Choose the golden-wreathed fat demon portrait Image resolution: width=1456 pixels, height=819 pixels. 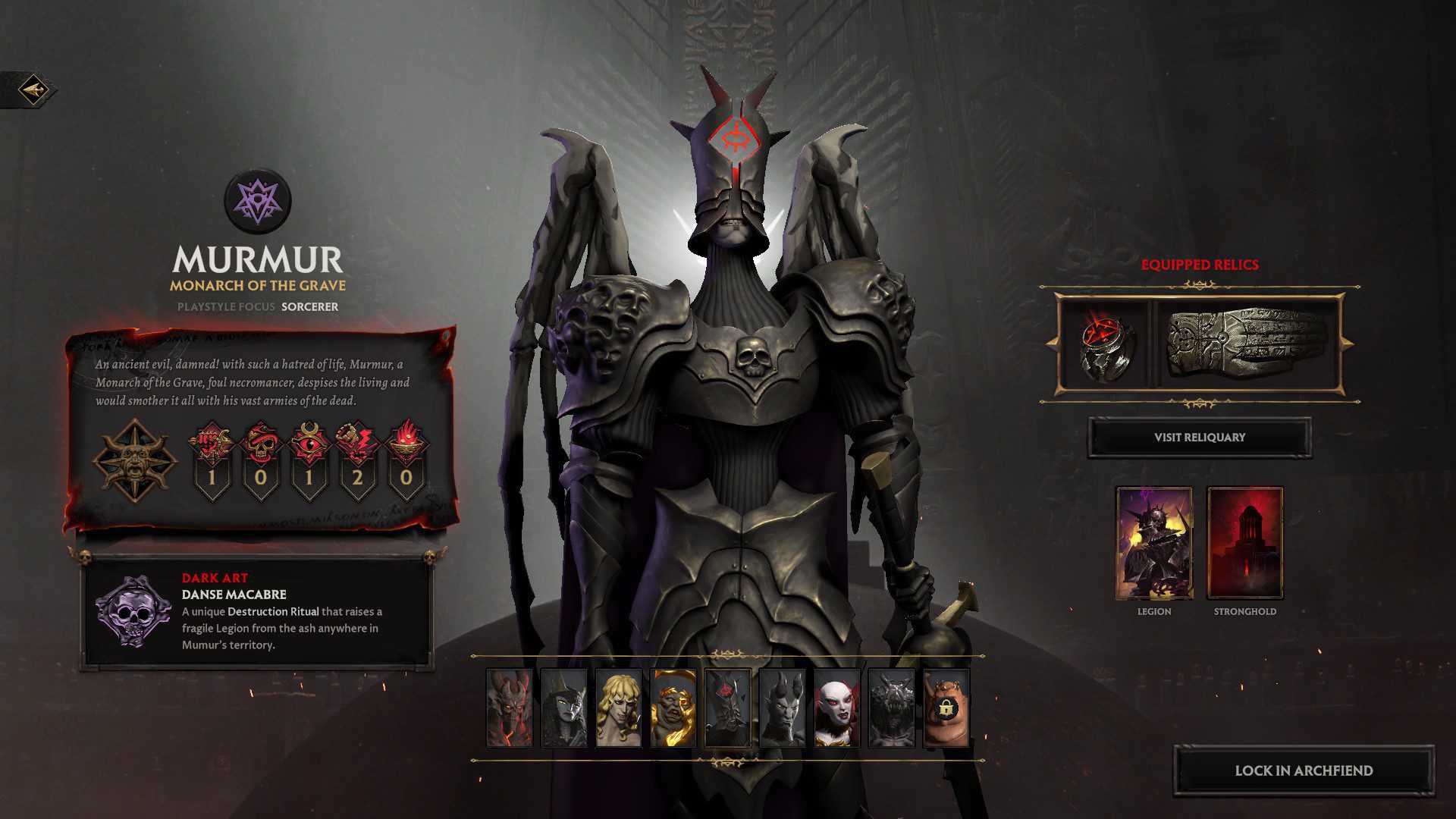click(x=673, y=708)
